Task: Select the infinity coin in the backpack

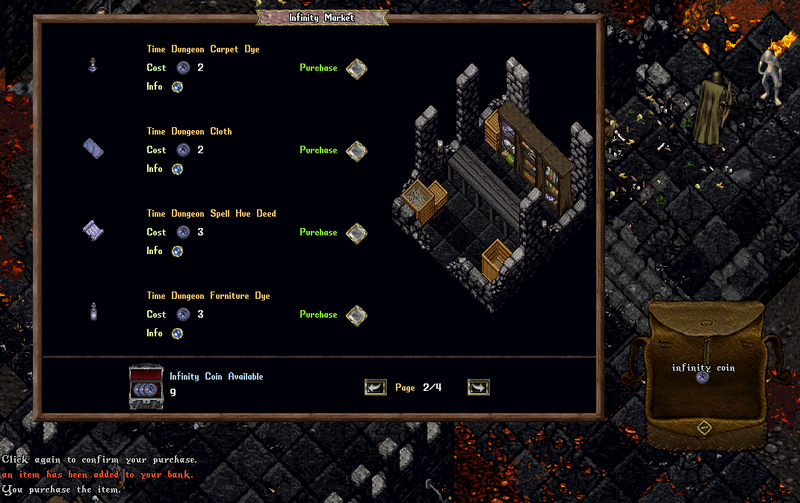Action: coord(703,379)
